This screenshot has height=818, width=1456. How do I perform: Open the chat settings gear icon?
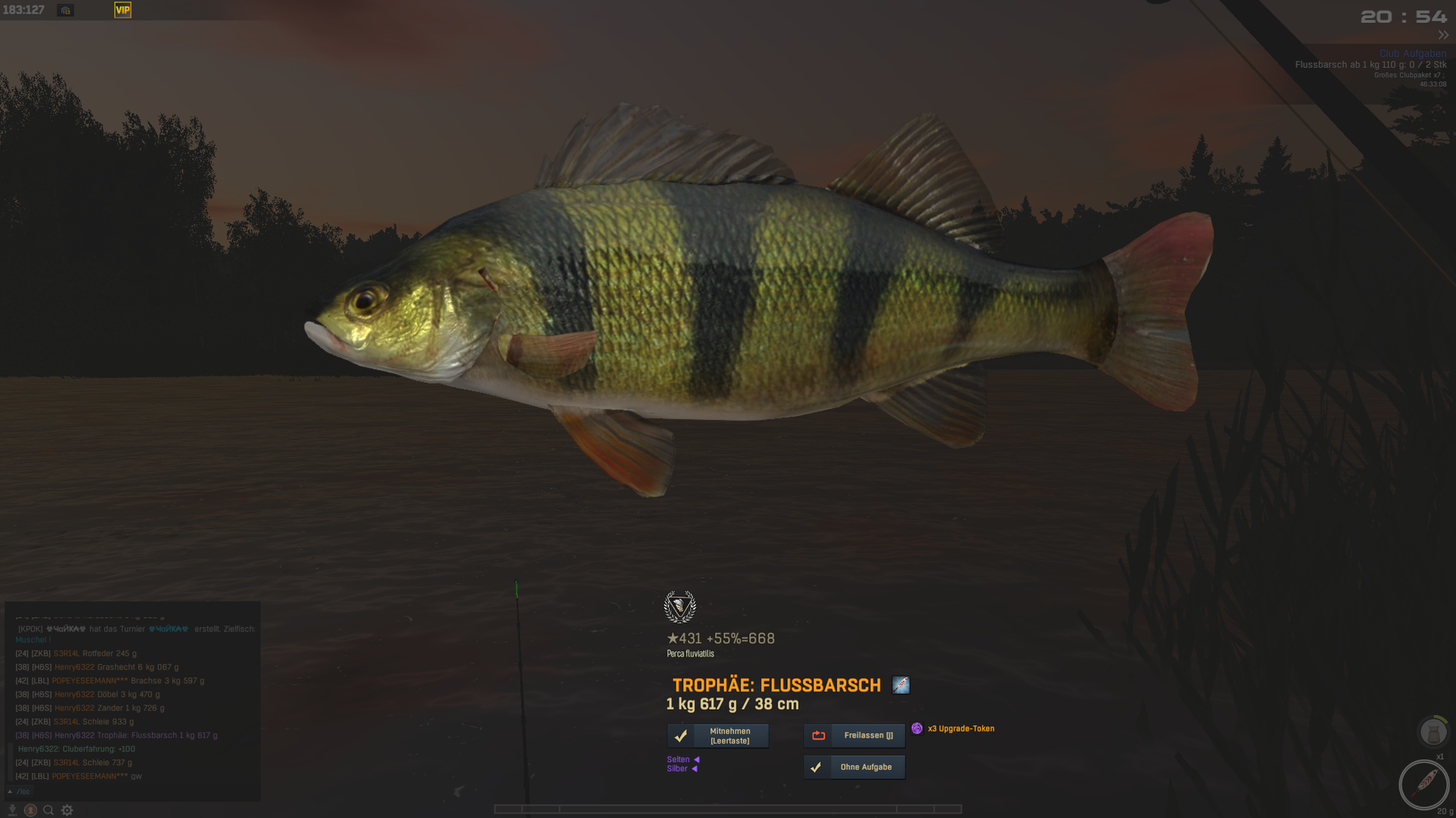click(67, 810)
